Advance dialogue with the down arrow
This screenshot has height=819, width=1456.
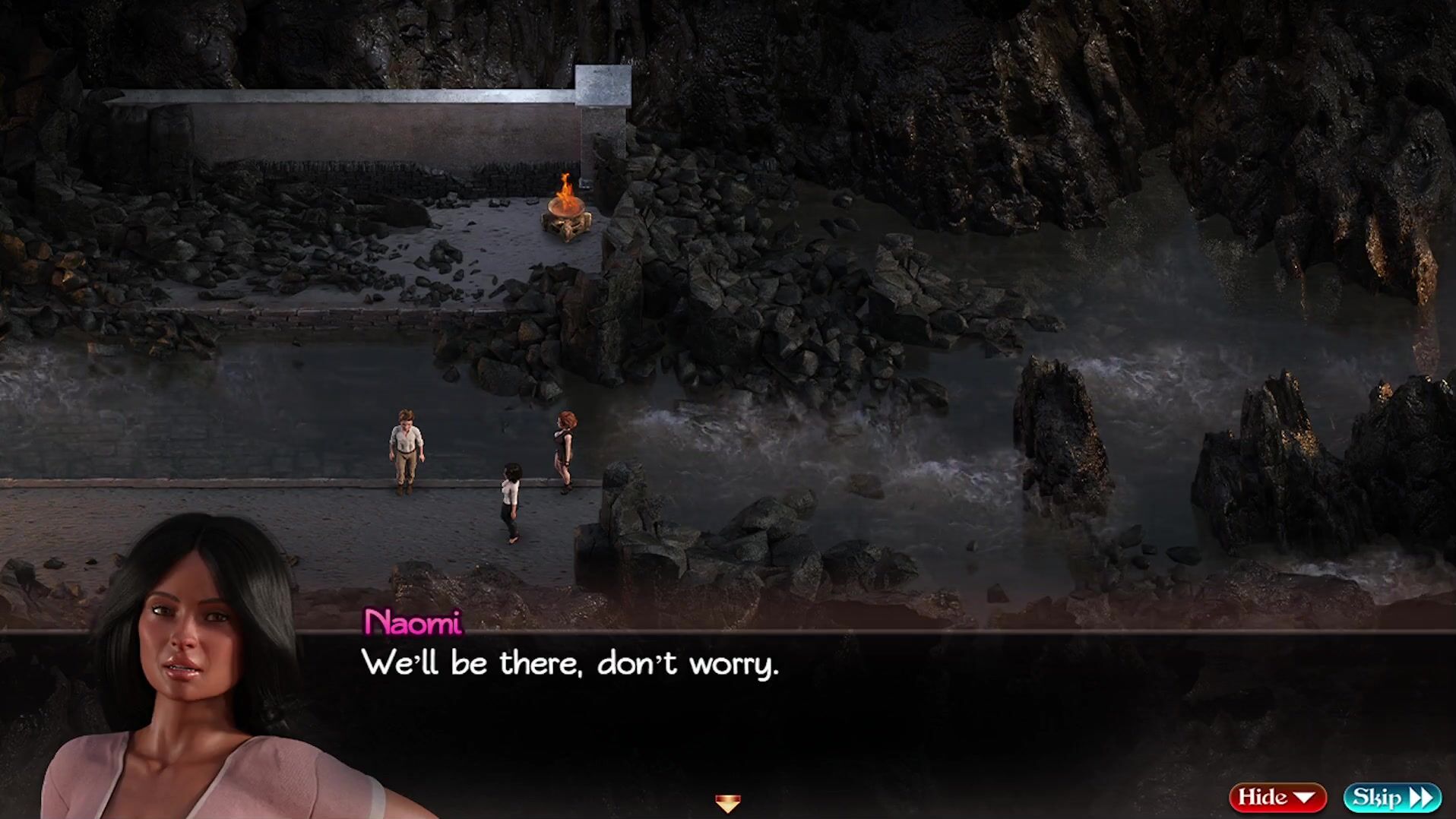(727, 802)
